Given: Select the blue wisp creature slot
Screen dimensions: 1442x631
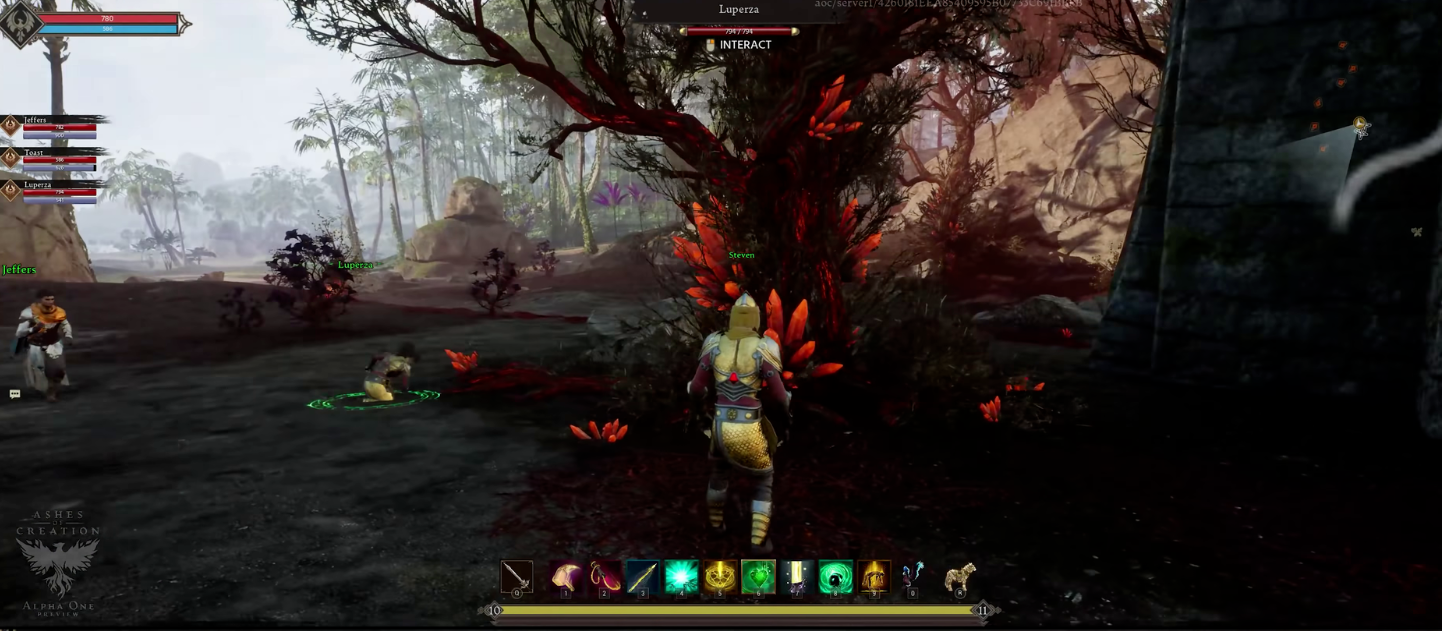Looking at the screenshot, I should coord(911,577).
